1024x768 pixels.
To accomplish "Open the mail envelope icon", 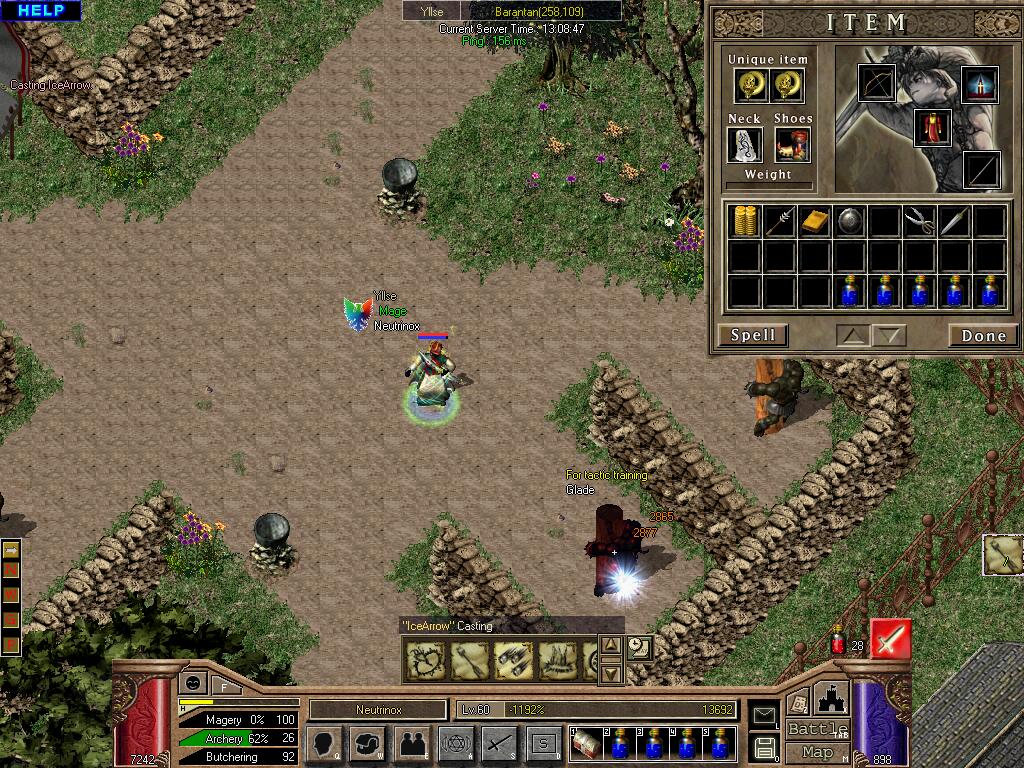I will (765, 714).
